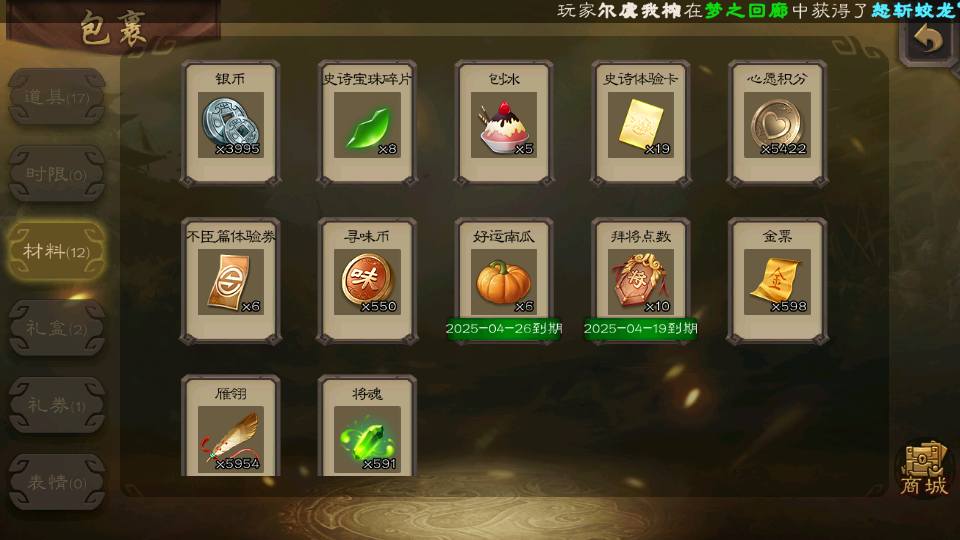The width and height of the screenshot is (960, 540).
Task: Select the 刨冰 shaved ice item
Action: [x=503, y=124]
